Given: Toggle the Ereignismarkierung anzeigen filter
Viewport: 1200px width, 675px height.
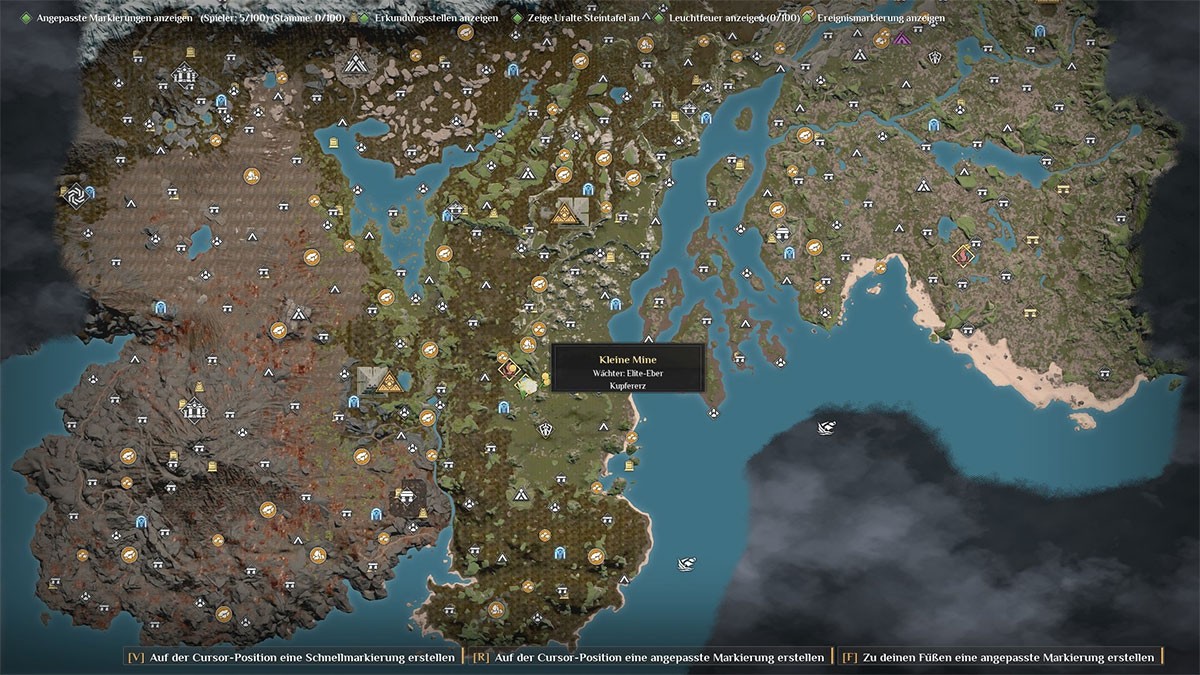Looking at the screenshot, I should 807,18.
